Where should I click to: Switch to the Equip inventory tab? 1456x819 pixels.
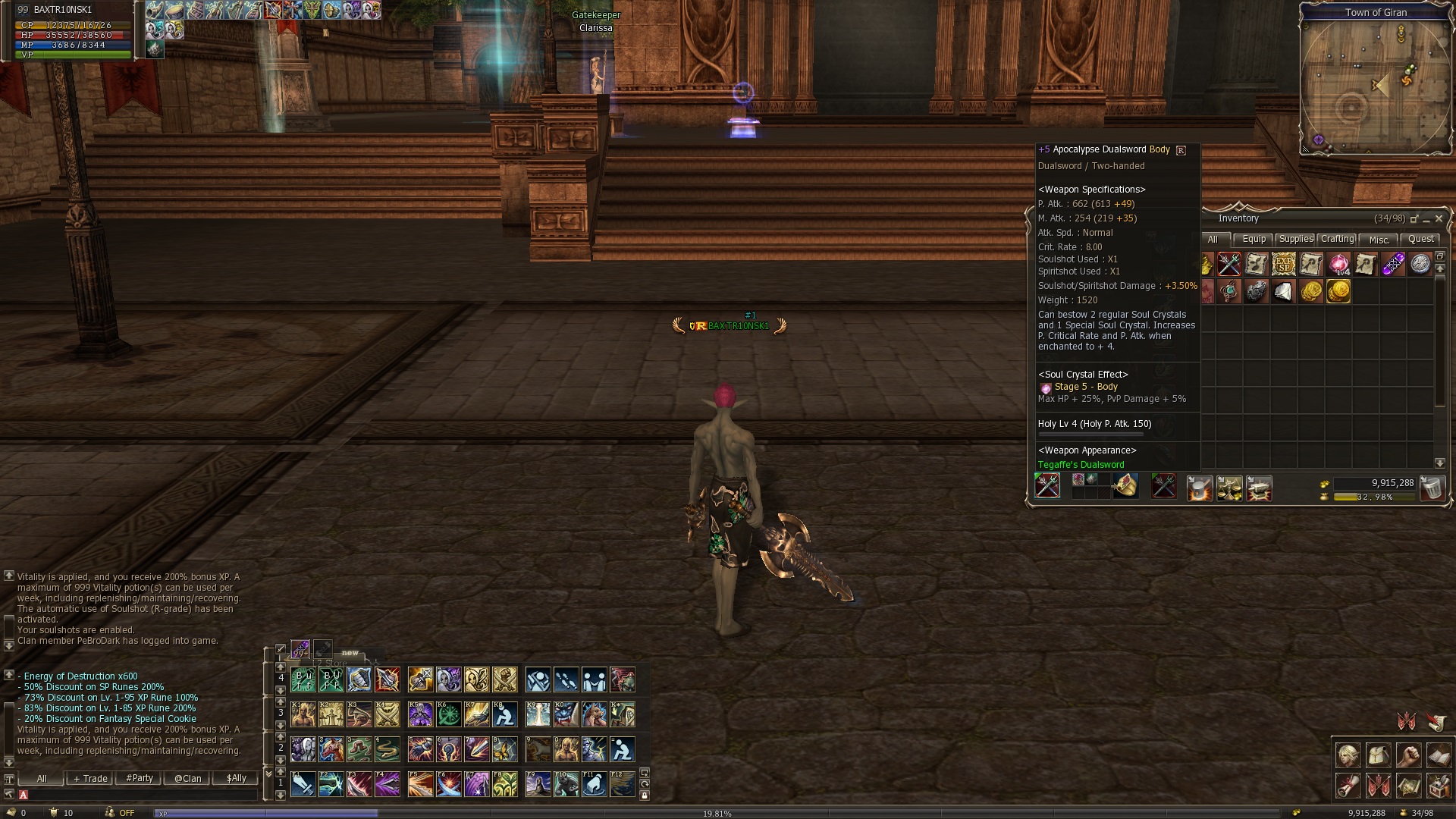click(1254, 239)
